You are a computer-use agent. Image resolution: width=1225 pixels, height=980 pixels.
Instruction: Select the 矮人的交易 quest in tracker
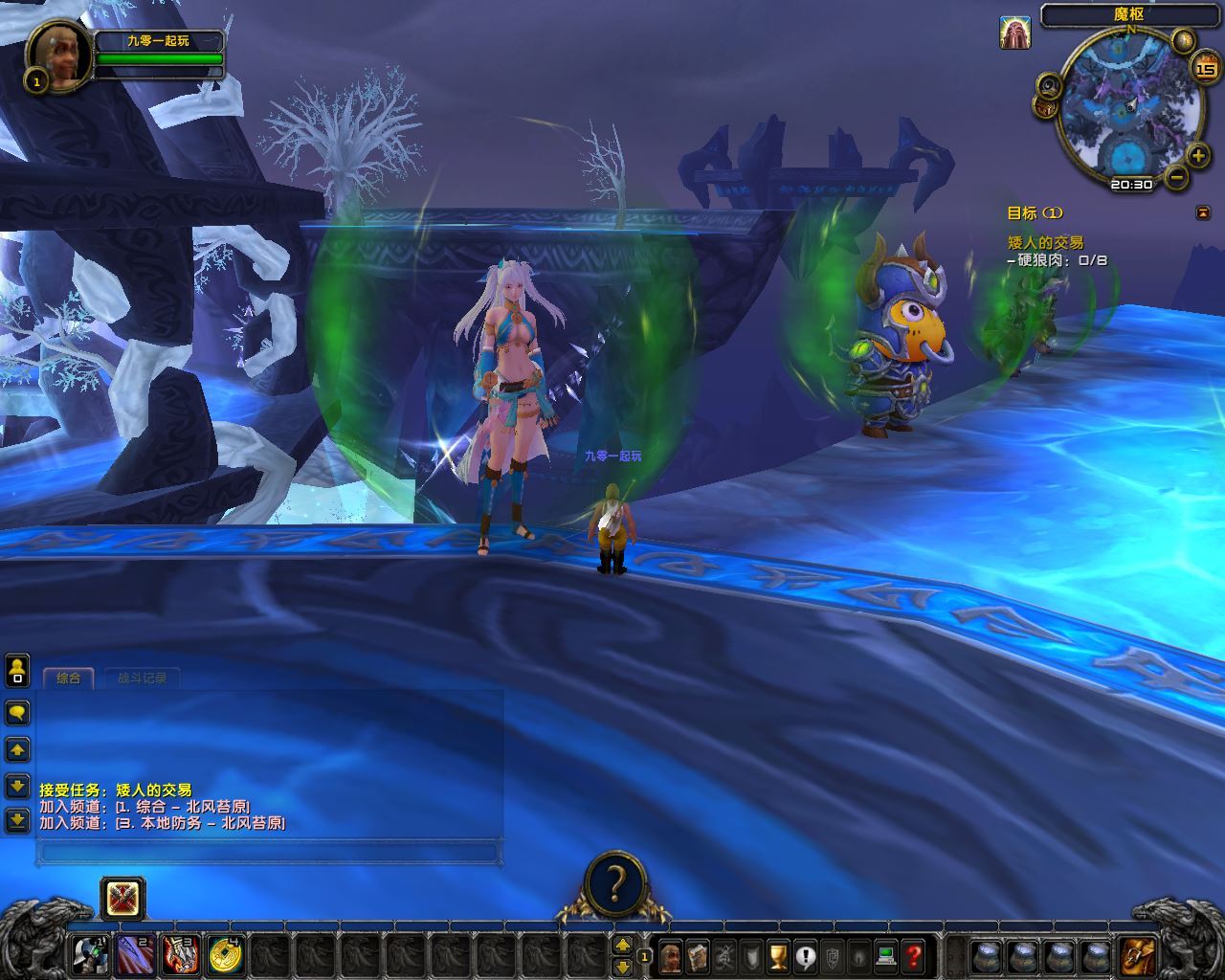1045,243
